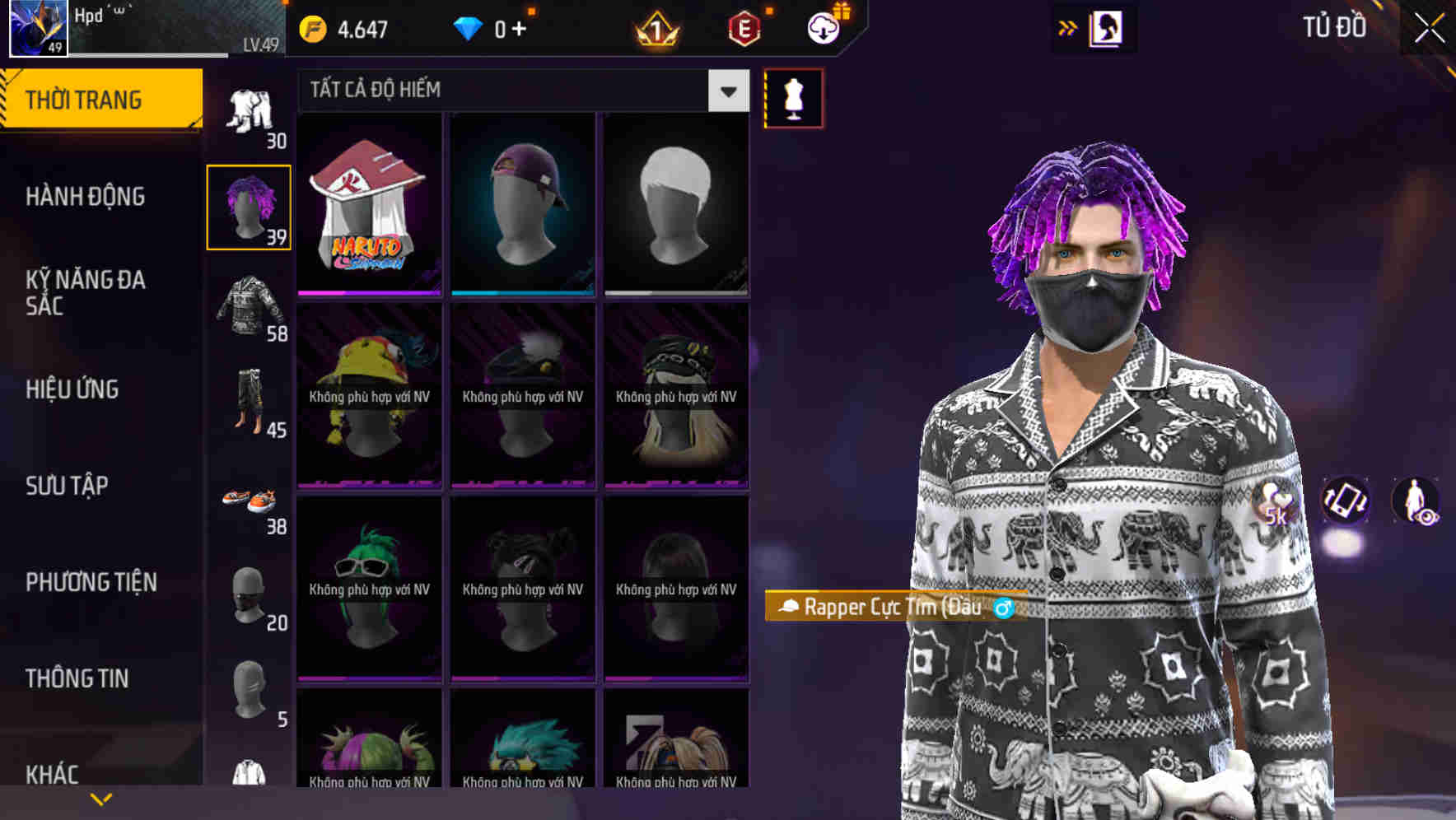Viewport: 1456px width, 820px height.
Task: Click the cloud download gift icon
Action: coord(821,27)
